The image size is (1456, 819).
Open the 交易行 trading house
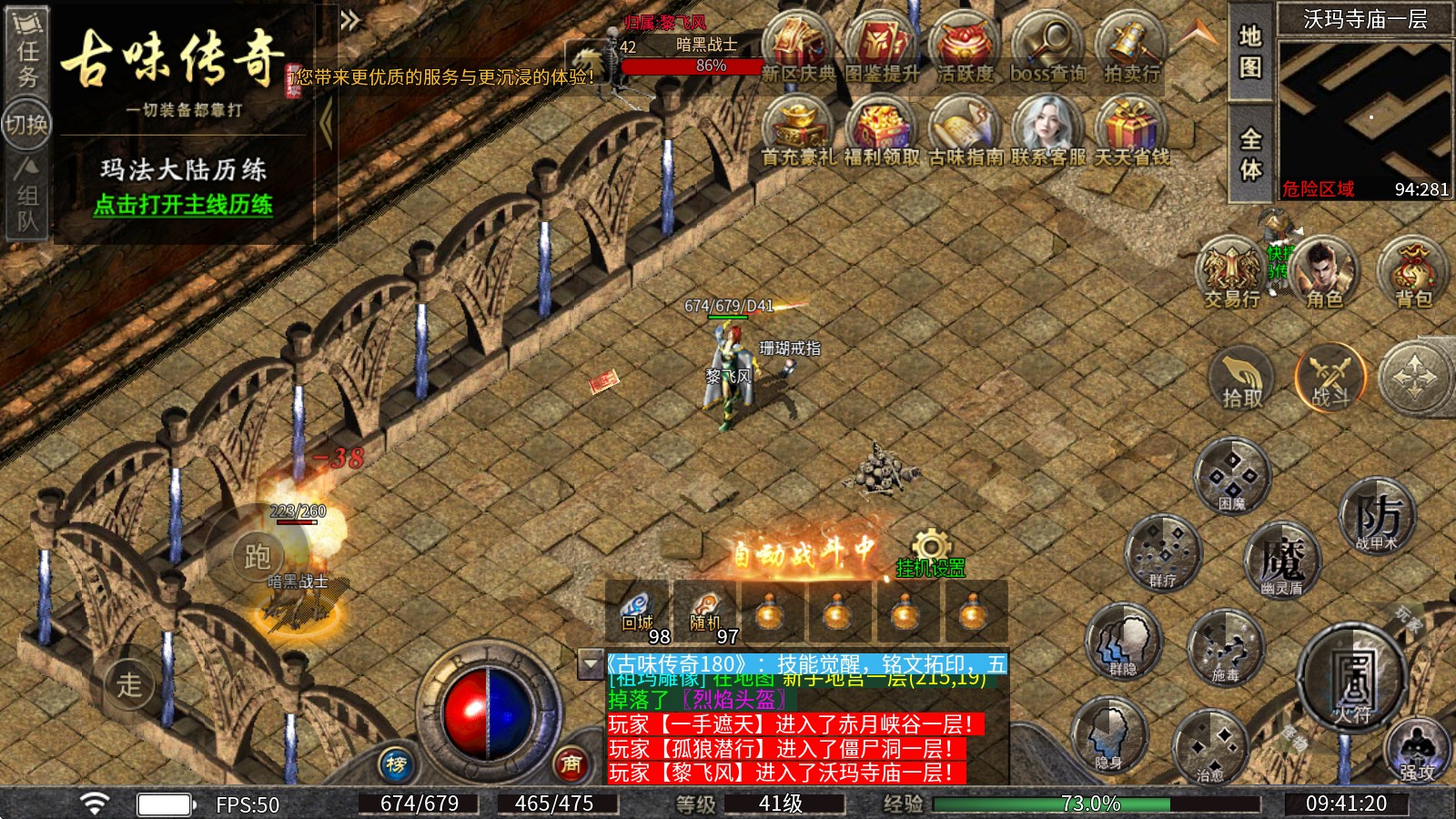pyautogui.click(x=1231, y=272)
